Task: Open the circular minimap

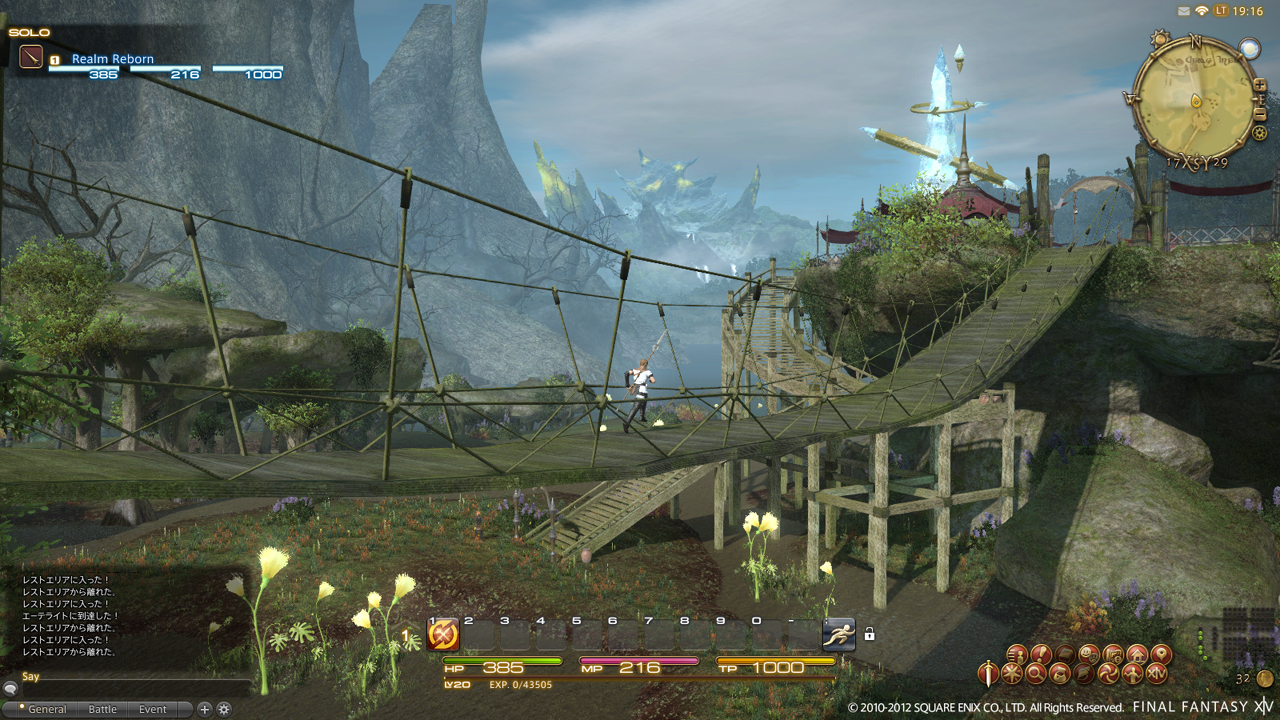Action: [1195, 98]
